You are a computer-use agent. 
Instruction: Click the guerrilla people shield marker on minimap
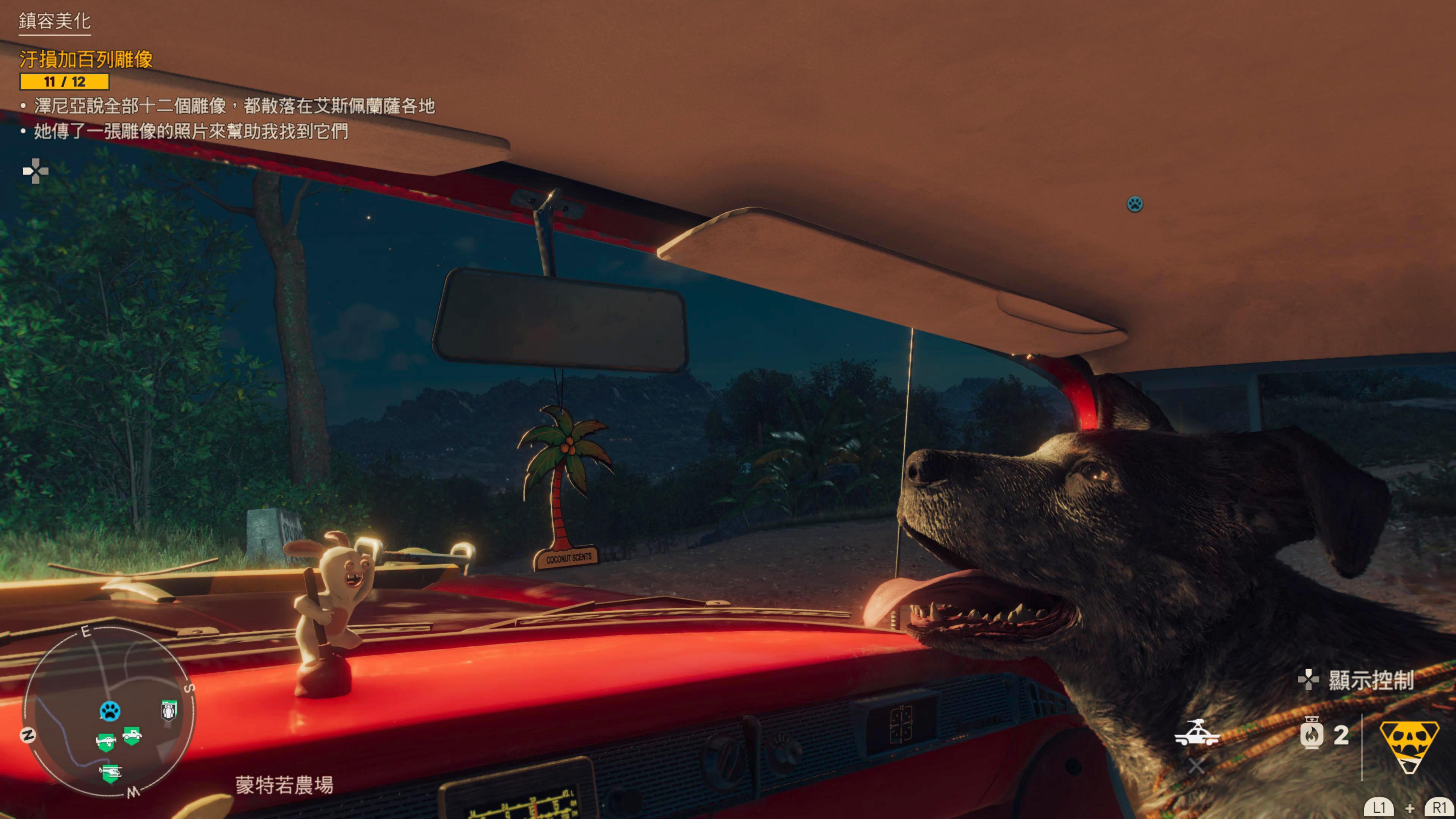pos(169,710)
